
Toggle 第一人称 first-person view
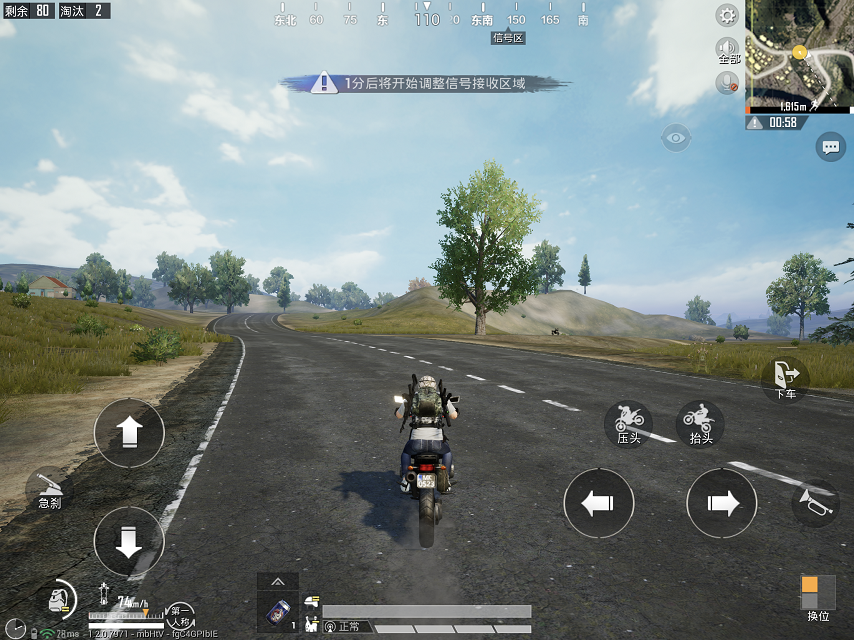coord(180,614)
